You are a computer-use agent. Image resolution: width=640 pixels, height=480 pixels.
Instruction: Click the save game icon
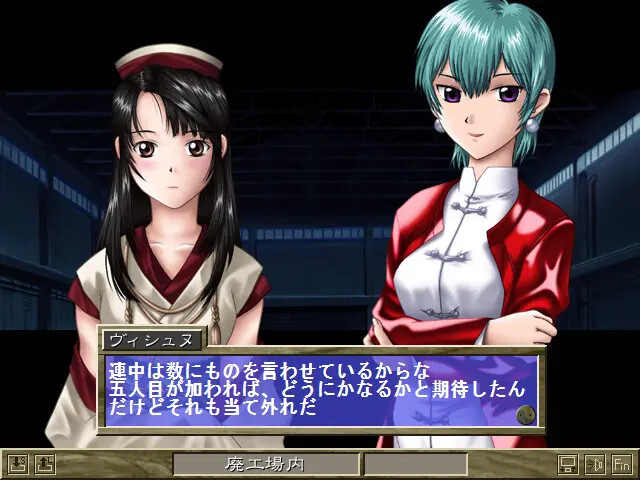17,464
